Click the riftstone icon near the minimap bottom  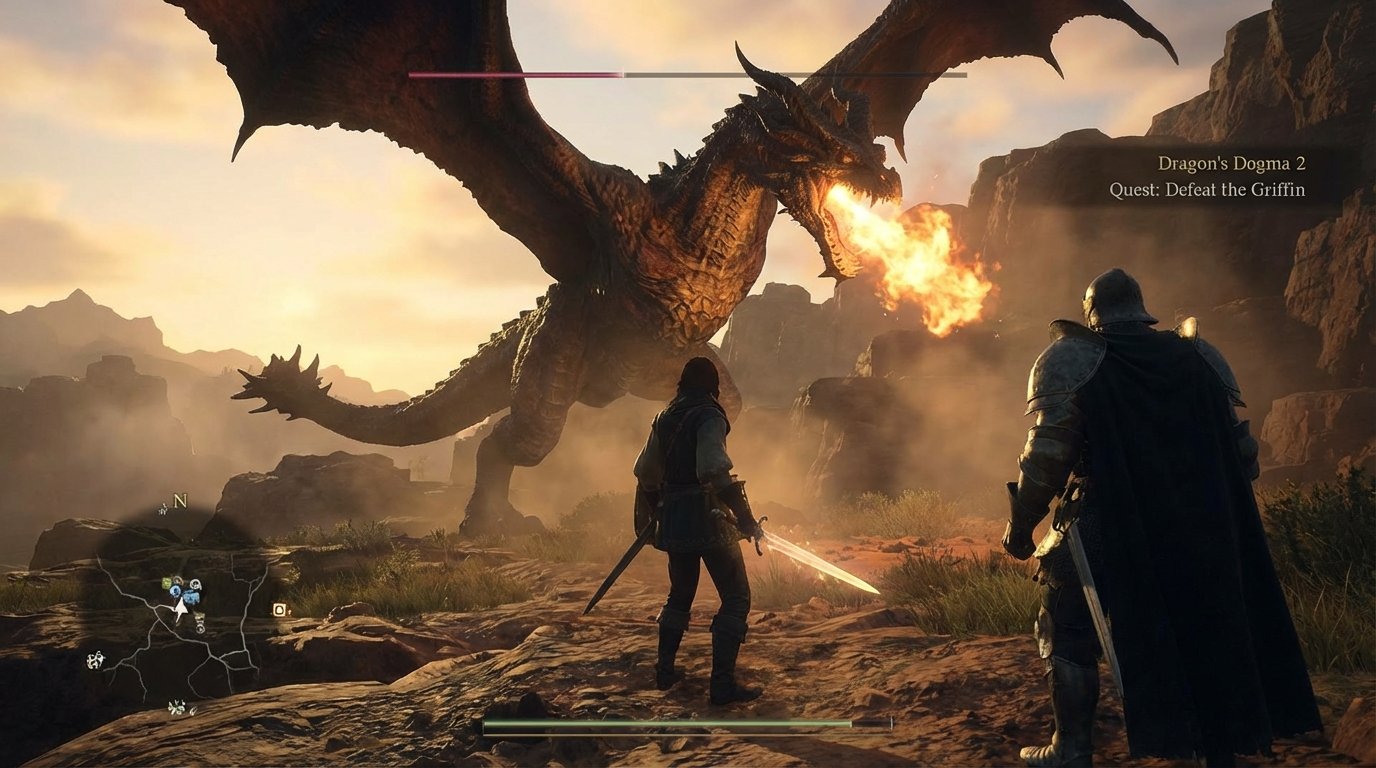[x=178, y=705]
